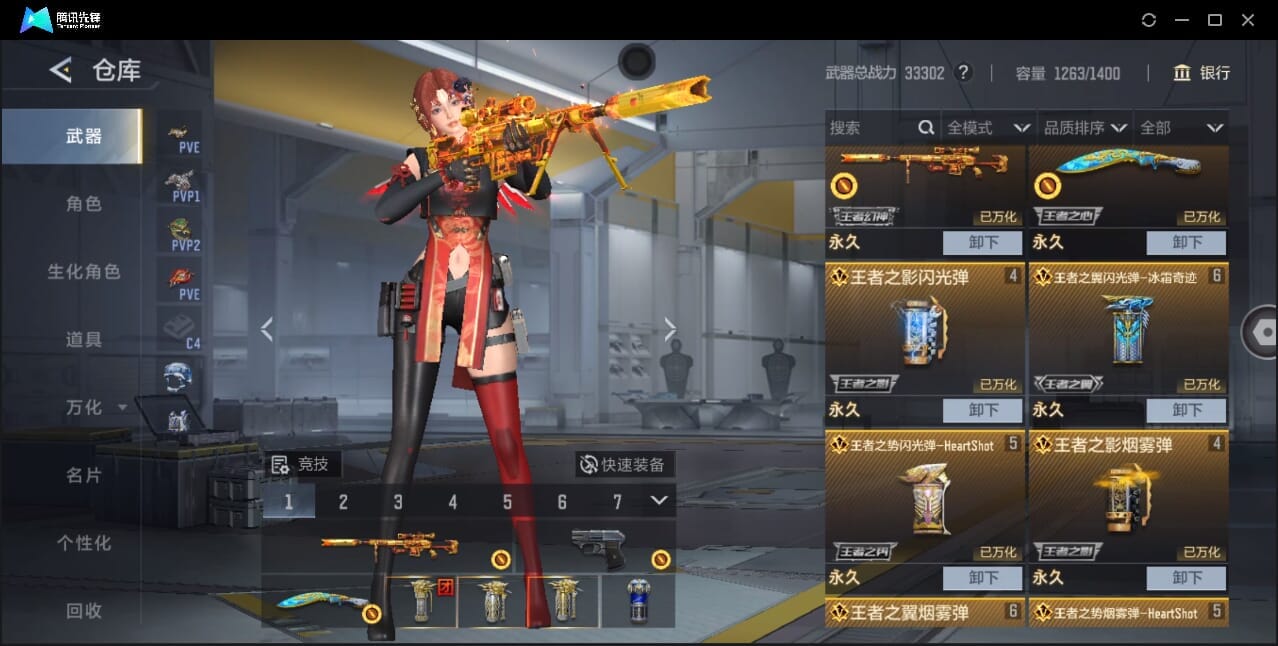The height and width of the screenshot is (646, 1278).
Task: Switch to the 角色 category
Action: [84, 204]
